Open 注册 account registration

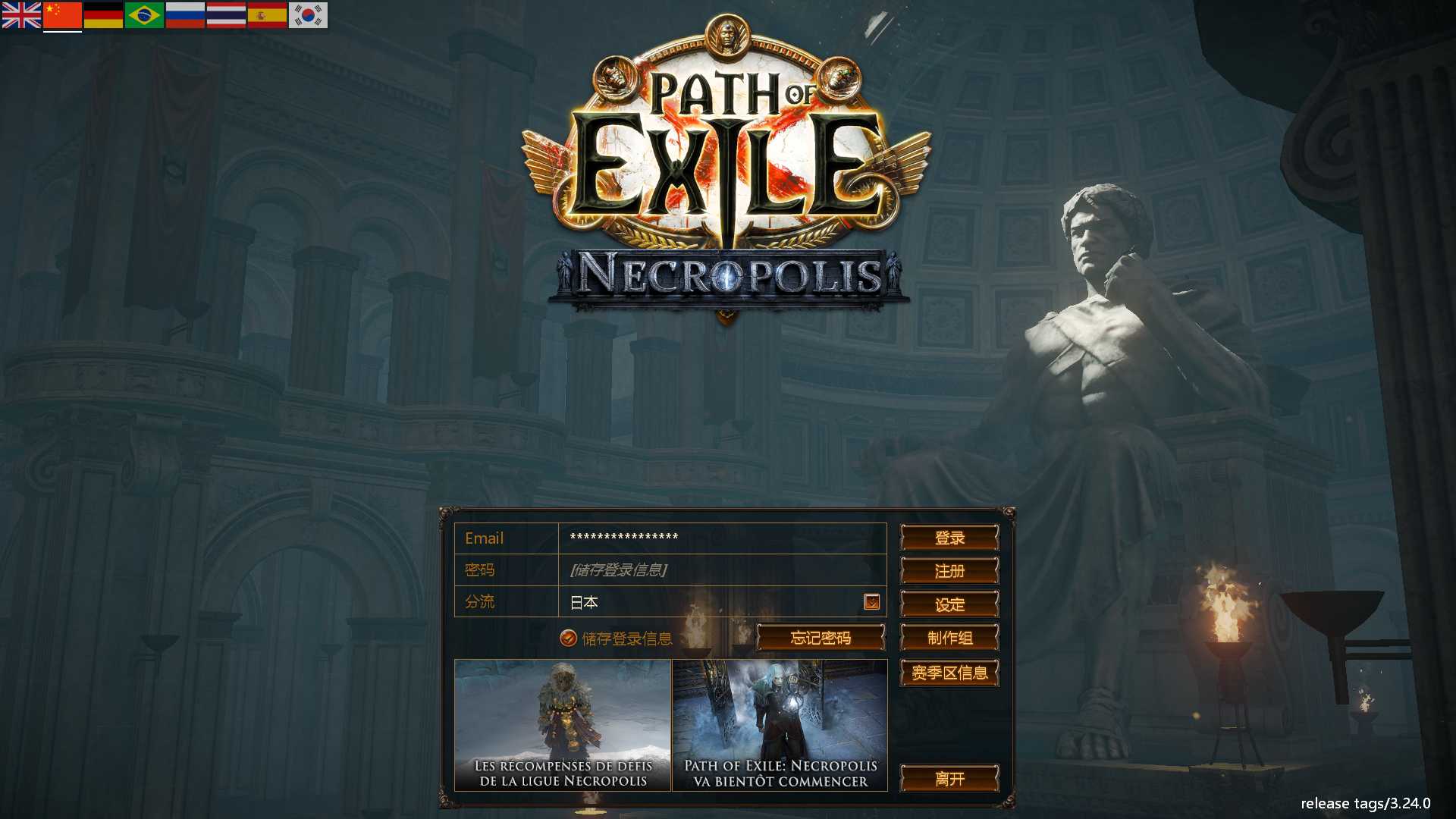[x=949, y=571]
